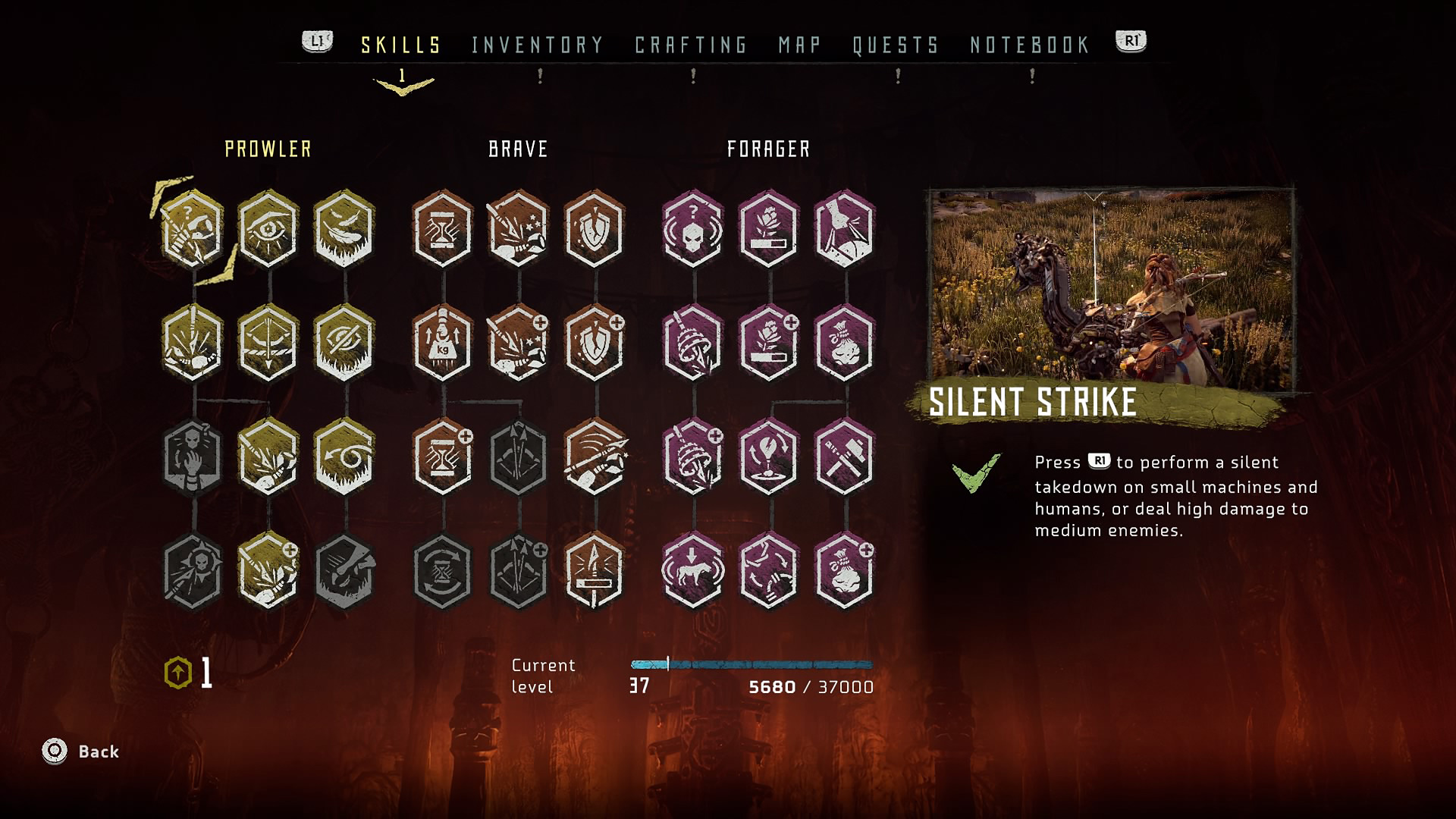Choose the hammer tools Forager skill

pos(844,457)
